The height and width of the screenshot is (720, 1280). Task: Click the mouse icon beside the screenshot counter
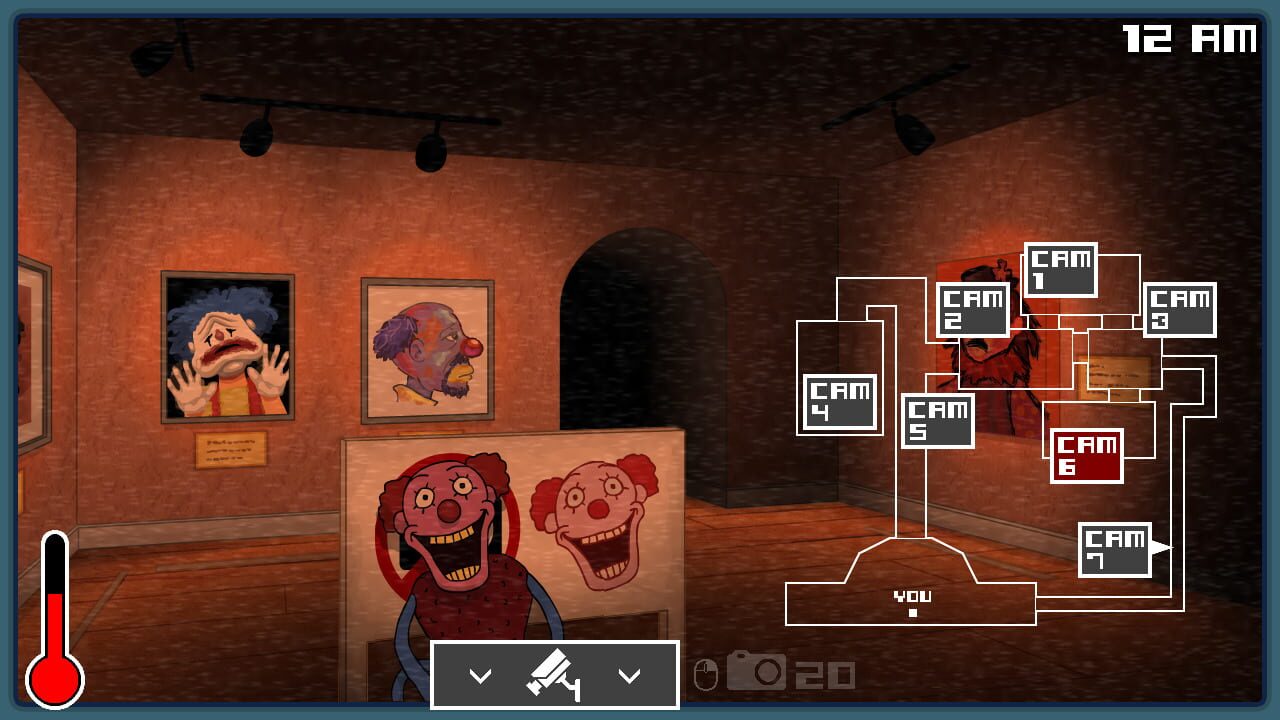tap(706, 675)
